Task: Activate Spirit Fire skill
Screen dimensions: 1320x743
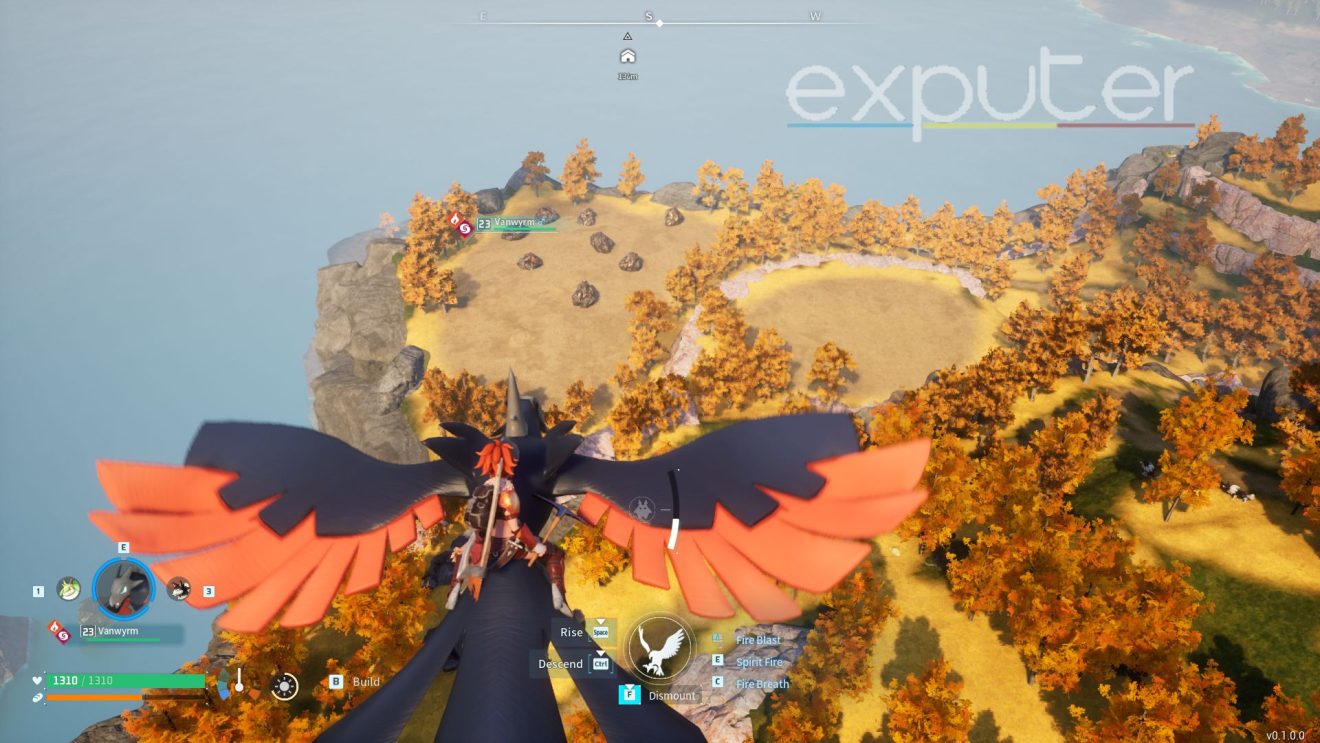Action: click(760, 662)
